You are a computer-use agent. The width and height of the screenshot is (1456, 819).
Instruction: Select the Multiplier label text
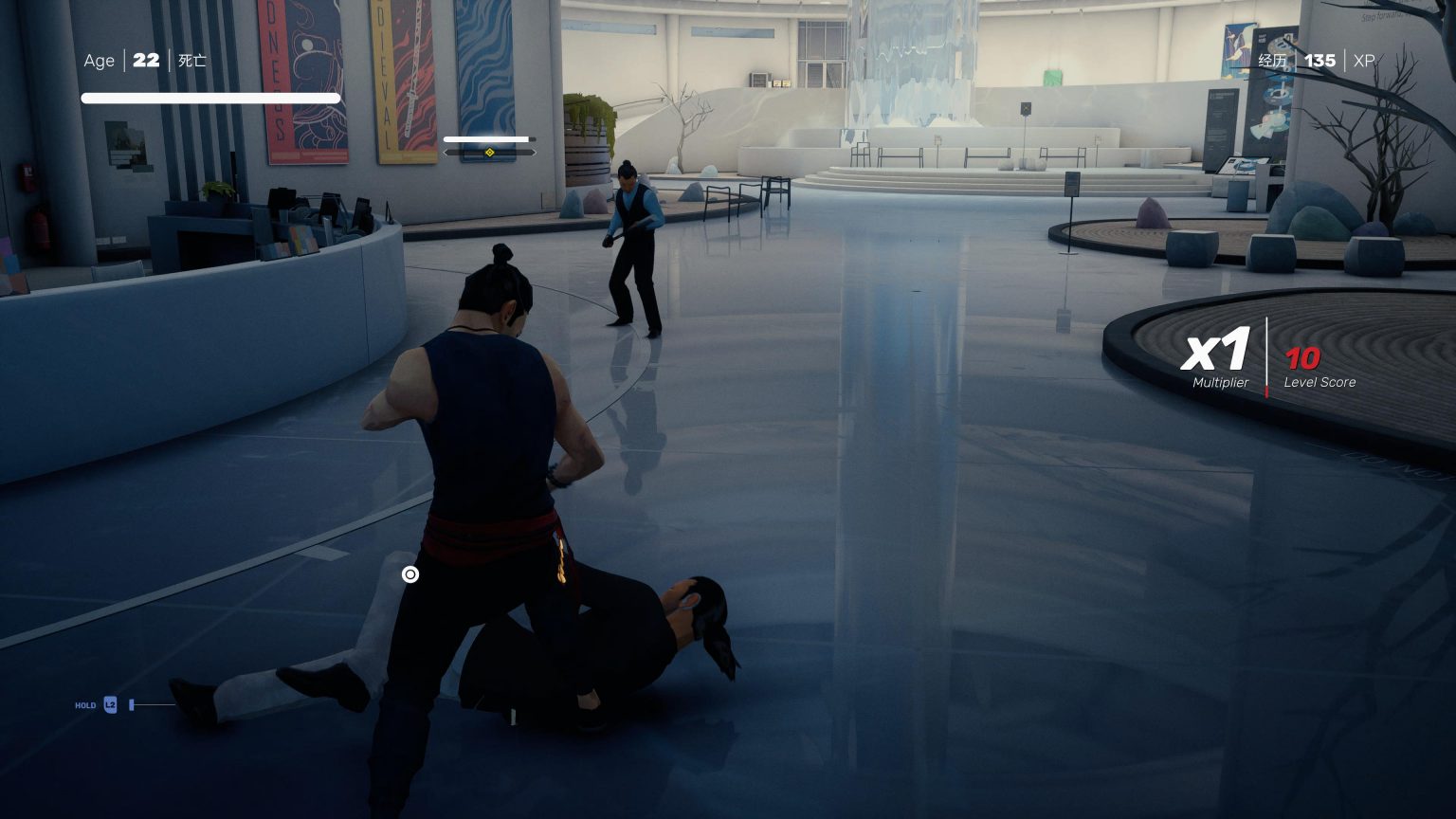pyautogui.click(x=1219, y=383)
